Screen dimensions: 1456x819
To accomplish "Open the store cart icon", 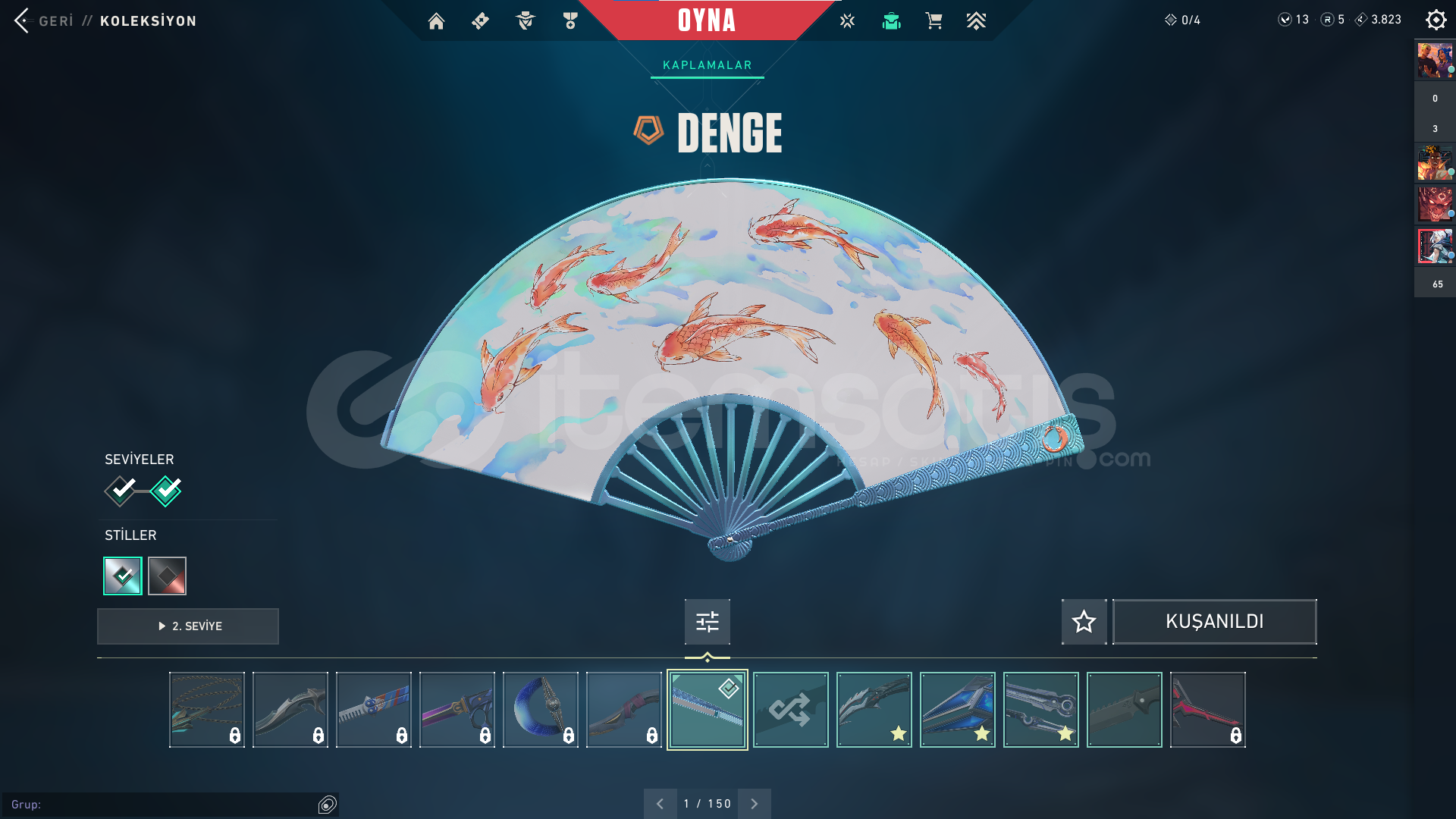I will [x=934, y=21].
